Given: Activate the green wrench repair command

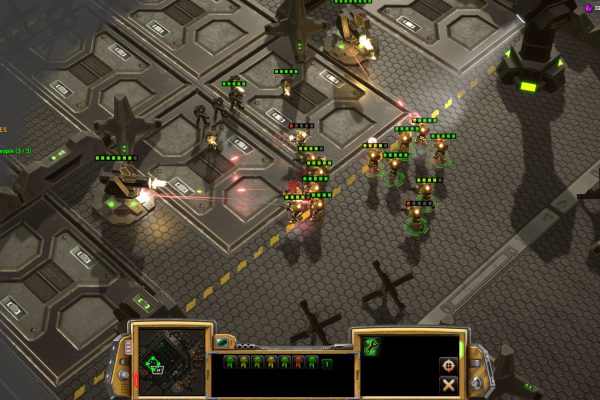Looking at the screenshot, I should [371, 346].
